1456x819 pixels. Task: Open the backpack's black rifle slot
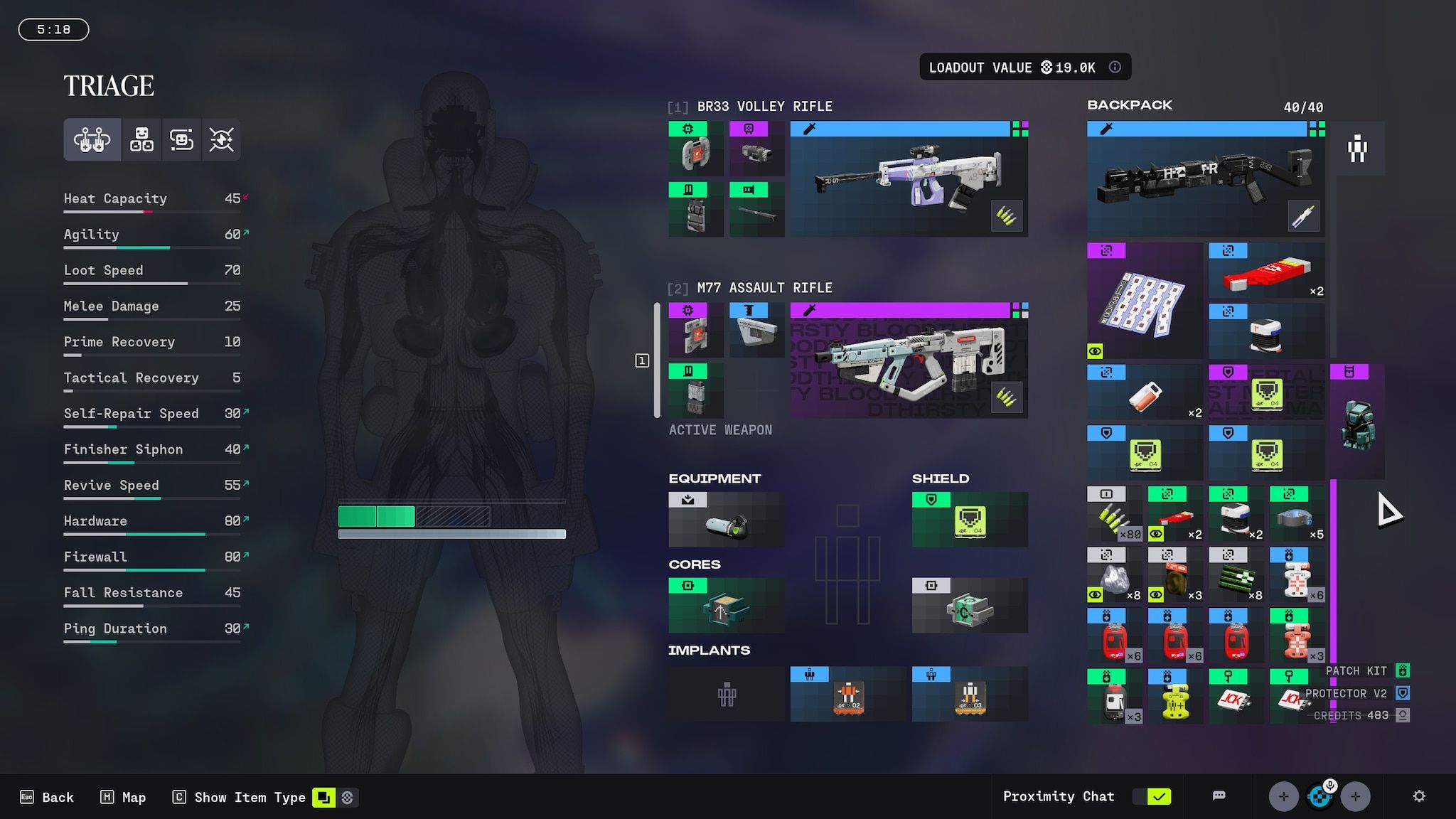pyautogui.click(x=1205, y=179)
